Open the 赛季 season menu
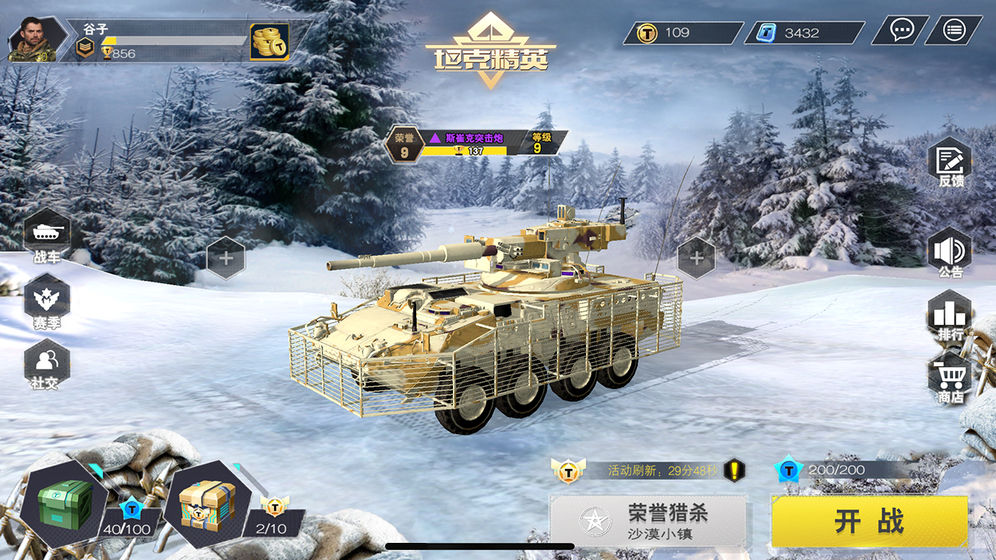The image size is (996, 560). click(47, 299)
